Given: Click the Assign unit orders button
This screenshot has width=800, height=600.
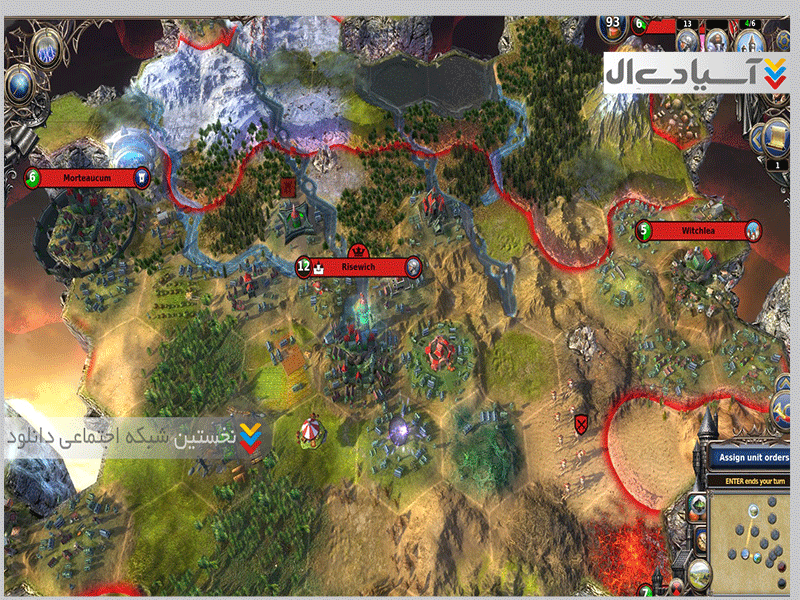Looking at the screenshot, I should coord(755,458).
